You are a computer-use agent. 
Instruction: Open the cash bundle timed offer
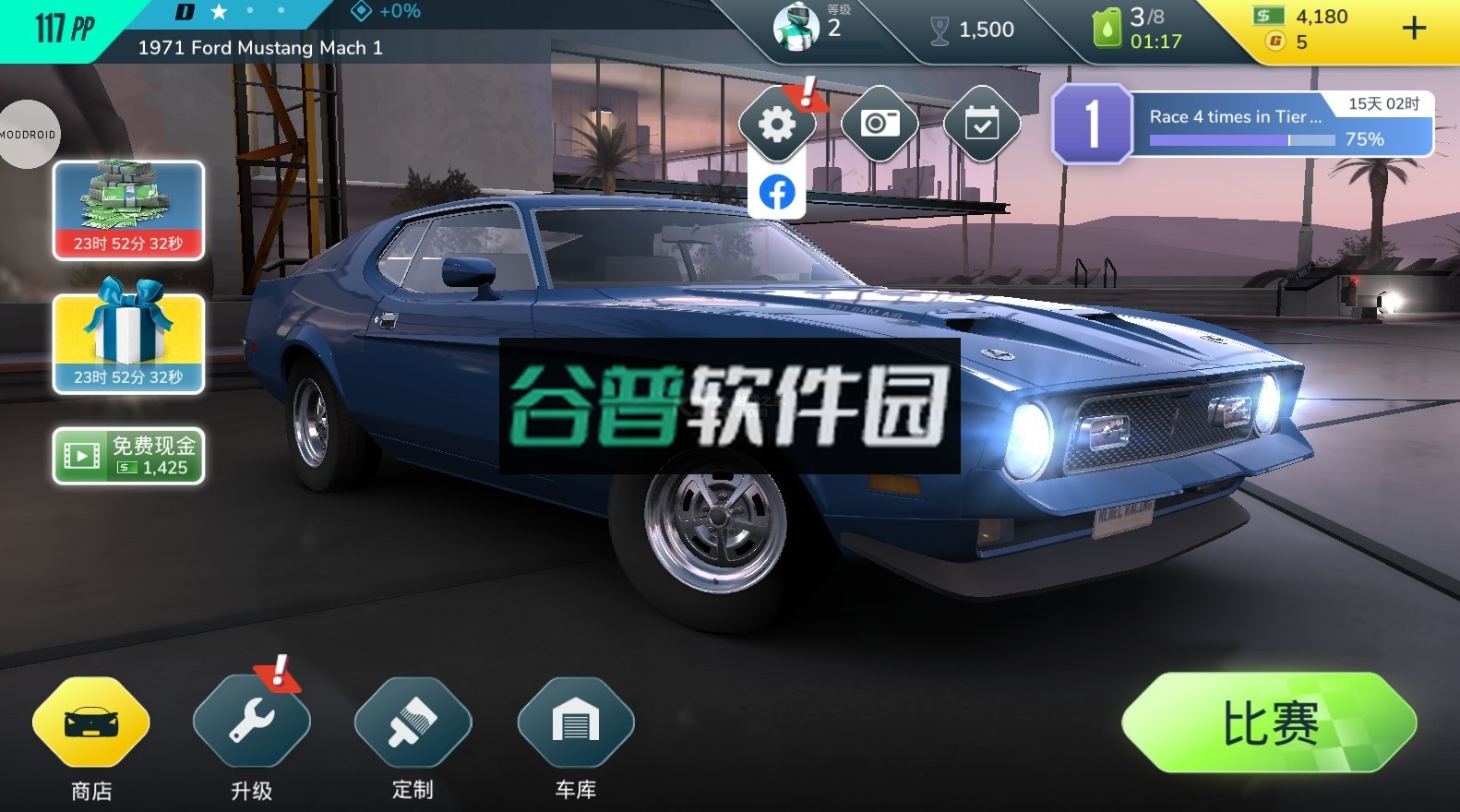(128, 209)
